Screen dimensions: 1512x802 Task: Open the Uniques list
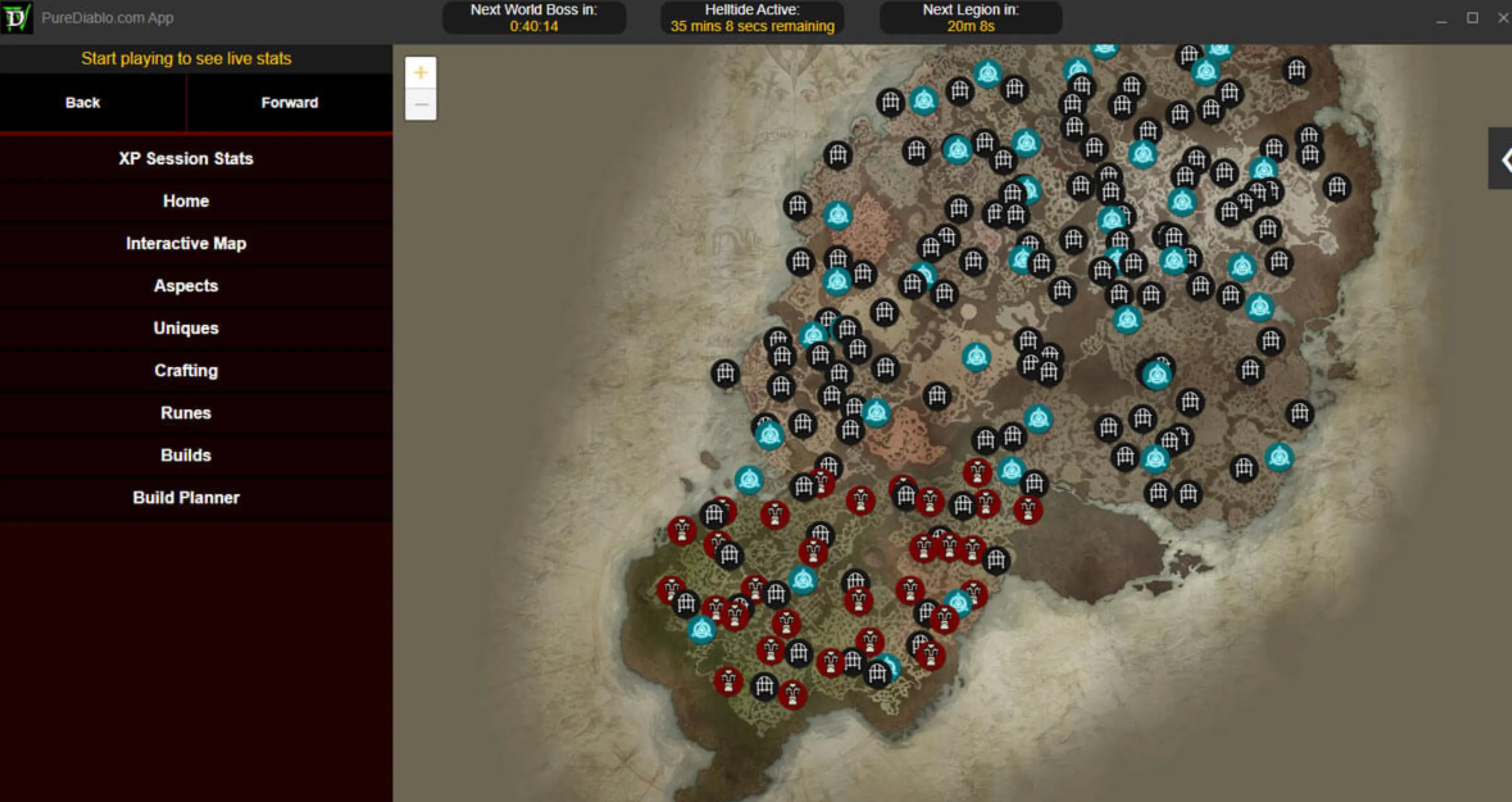pyautogui.click(x=186, y=328)
